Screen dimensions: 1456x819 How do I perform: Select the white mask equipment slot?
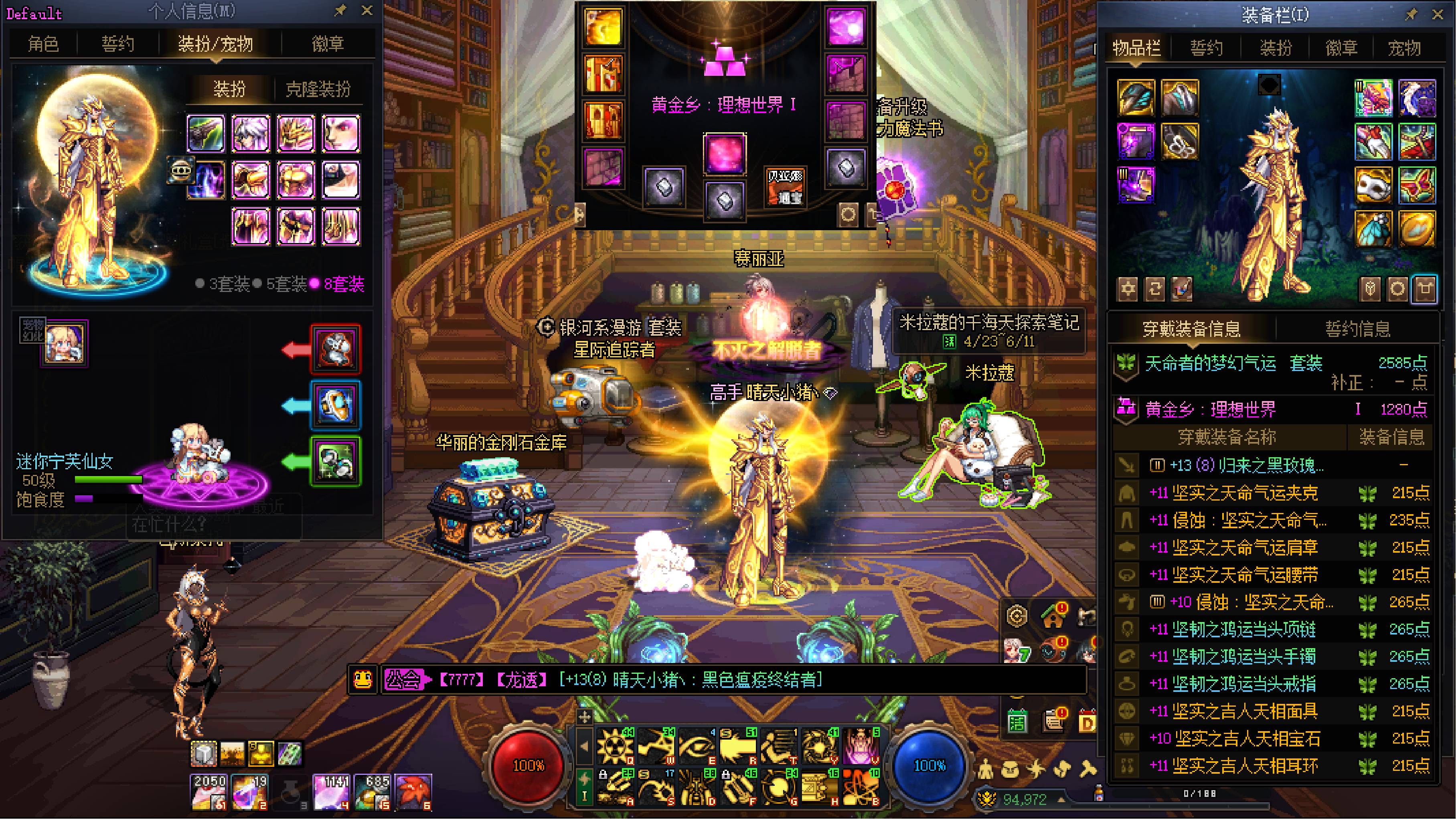[1373, 185]
